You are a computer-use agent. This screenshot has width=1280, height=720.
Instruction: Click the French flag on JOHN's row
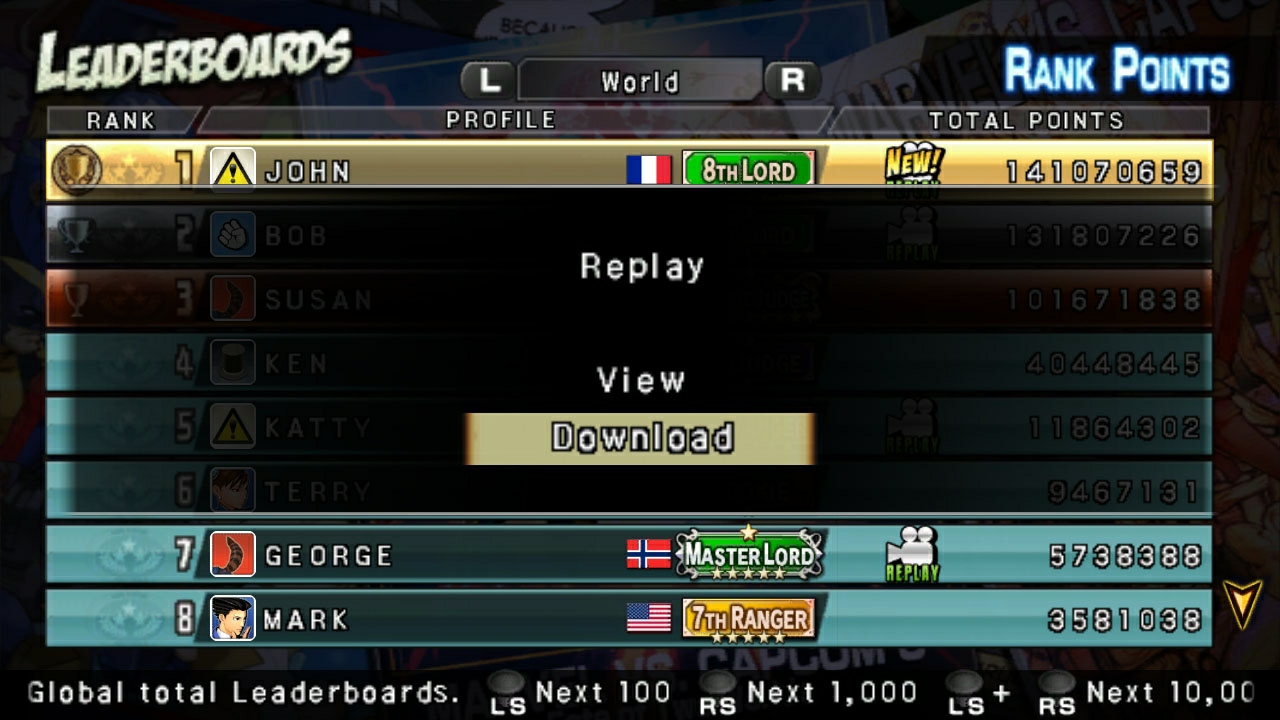click(x=651, y=170)
